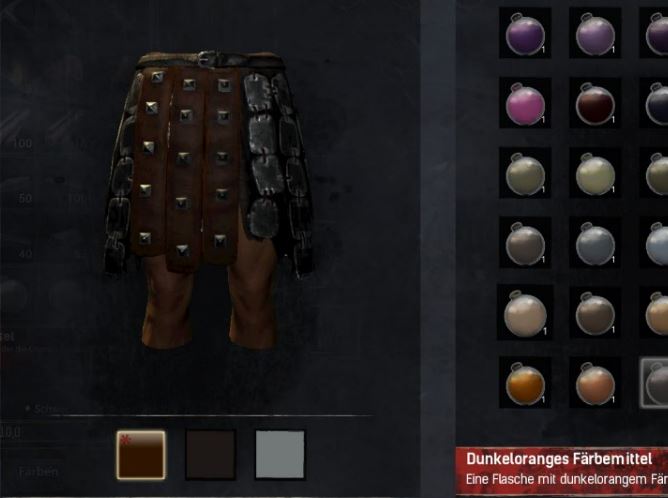Select the magenta pink dye flask
The image size is (668, 498).
525,103
